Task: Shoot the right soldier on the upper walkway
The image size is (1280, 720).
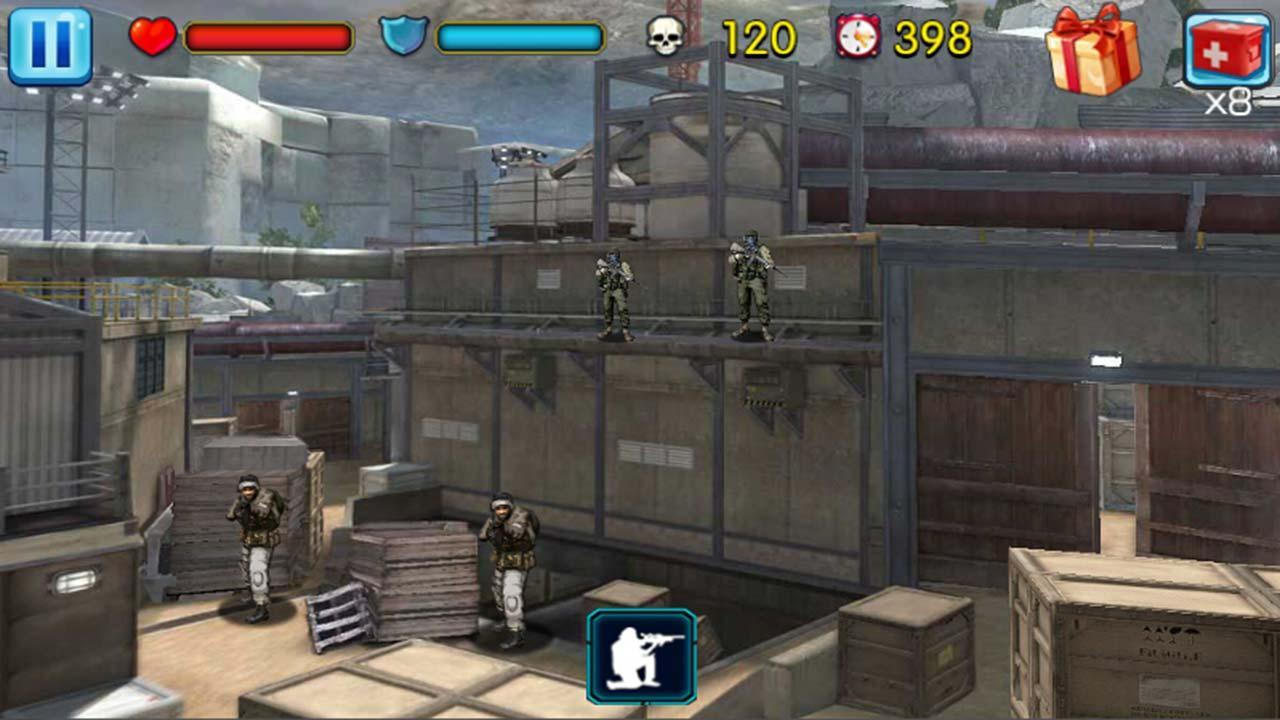Action: tap(752, 285)
